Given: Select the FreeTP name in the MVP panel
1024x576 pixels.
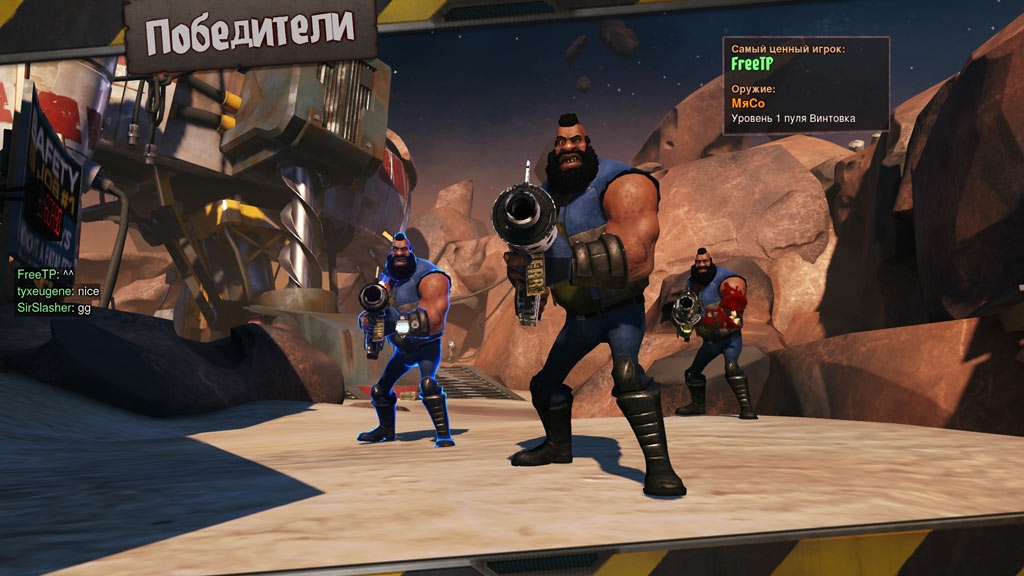Looking at the screenshot, I should pyautogui.click(x=752, y=64).
